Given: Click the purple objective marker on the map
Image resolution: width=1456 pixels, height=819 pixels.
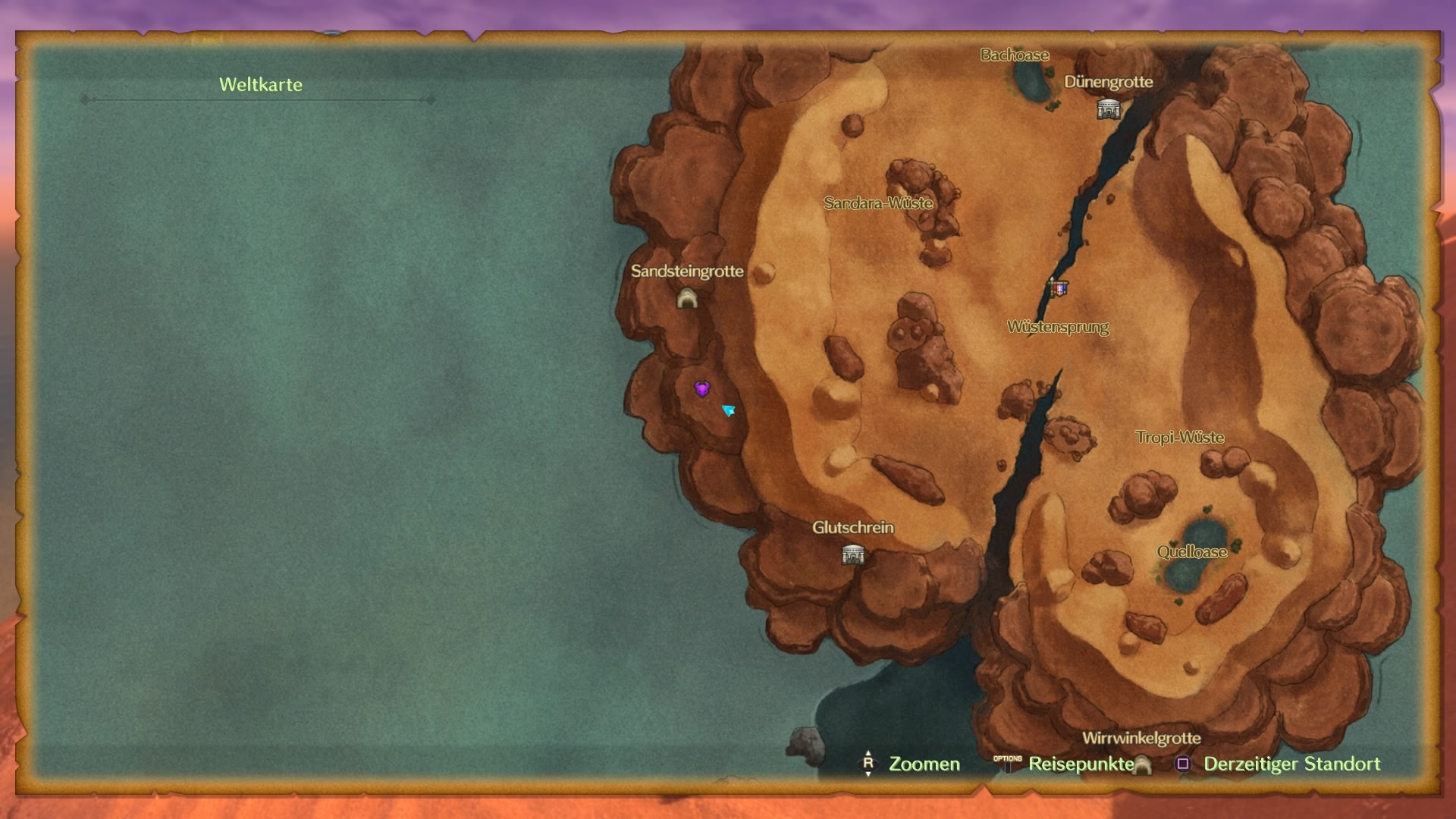Looking at the screenshot, I should pos(702,390).
